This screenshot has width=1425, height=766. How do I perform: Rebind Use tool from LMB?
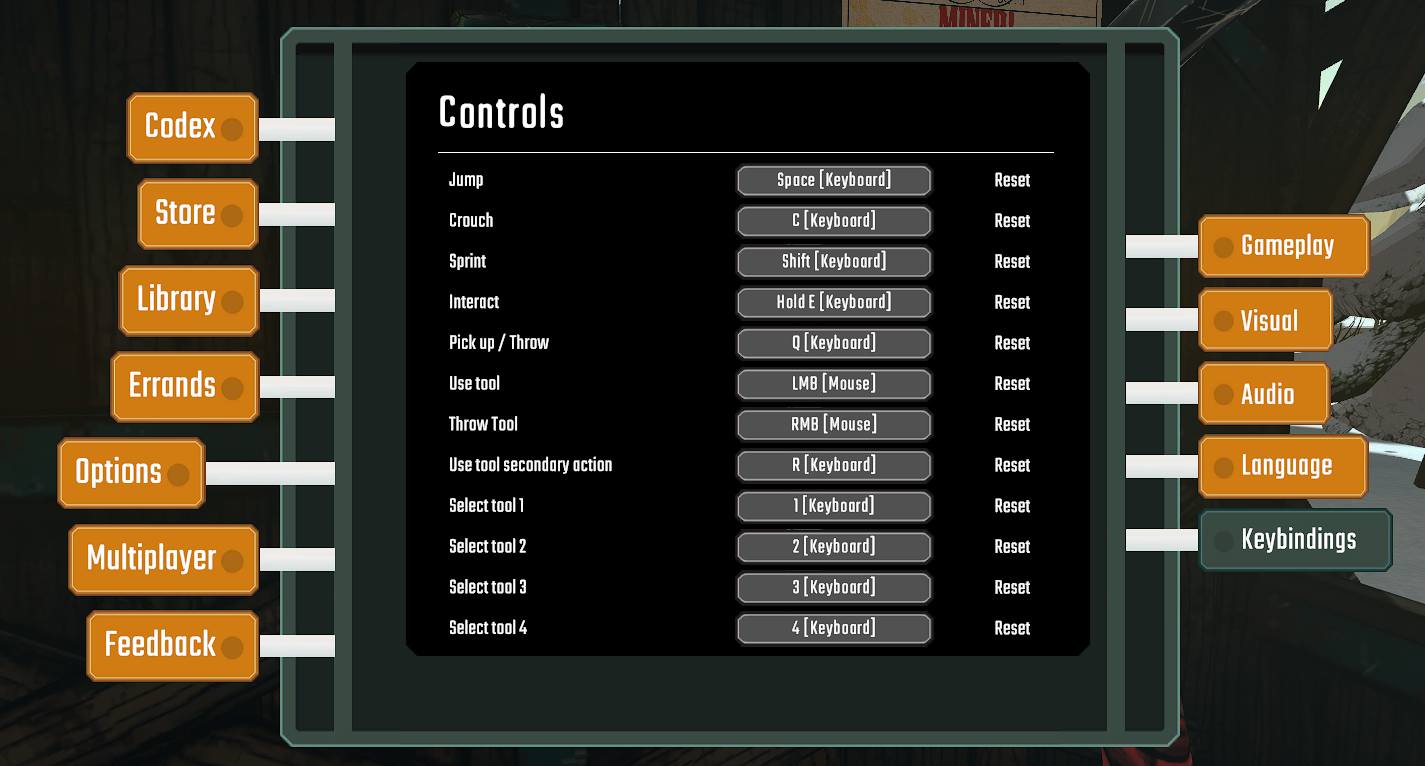tap(834, 384)
